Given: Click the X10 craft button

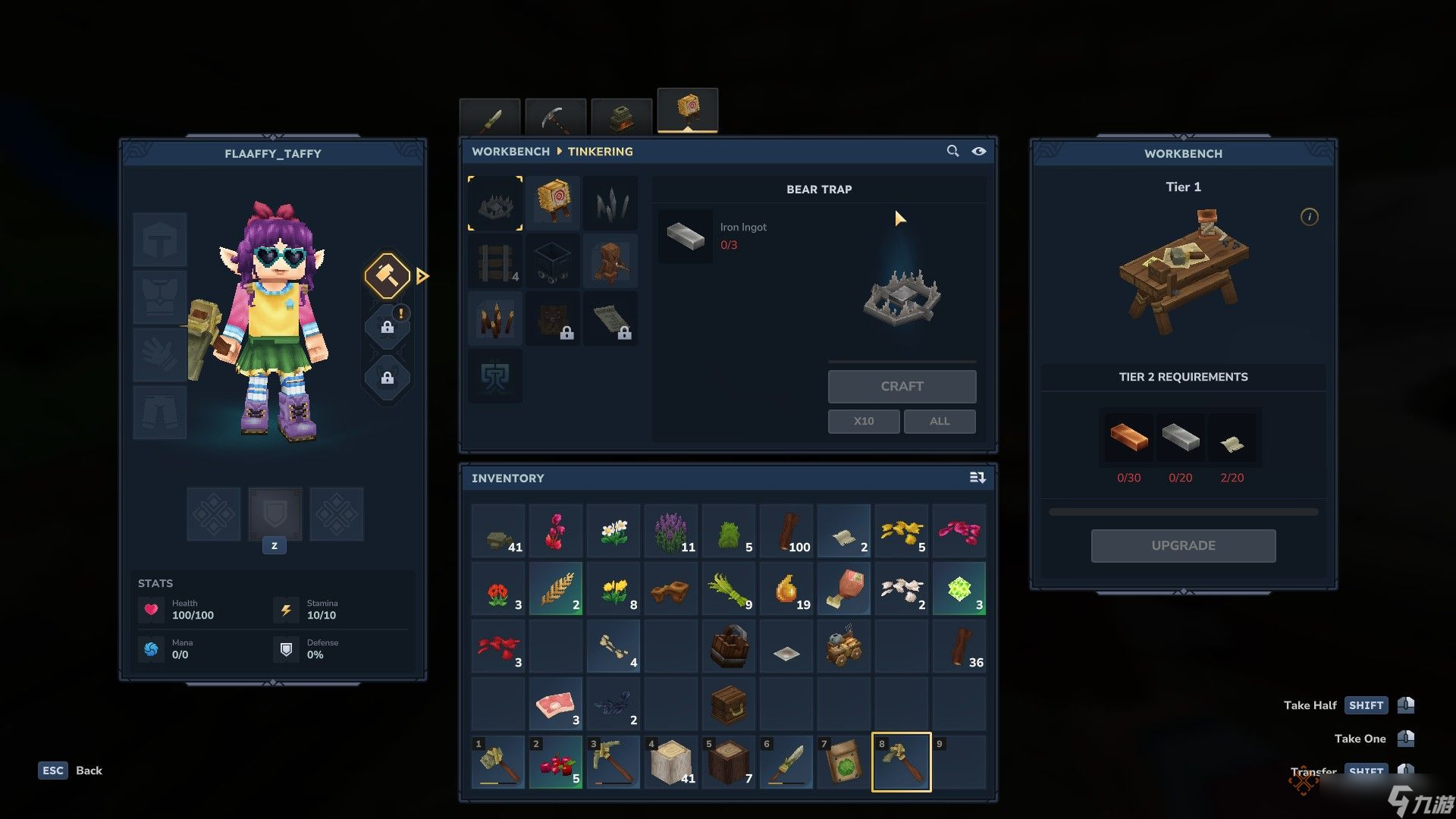Looking at the screenshot, I should click(x=863, y=421).
